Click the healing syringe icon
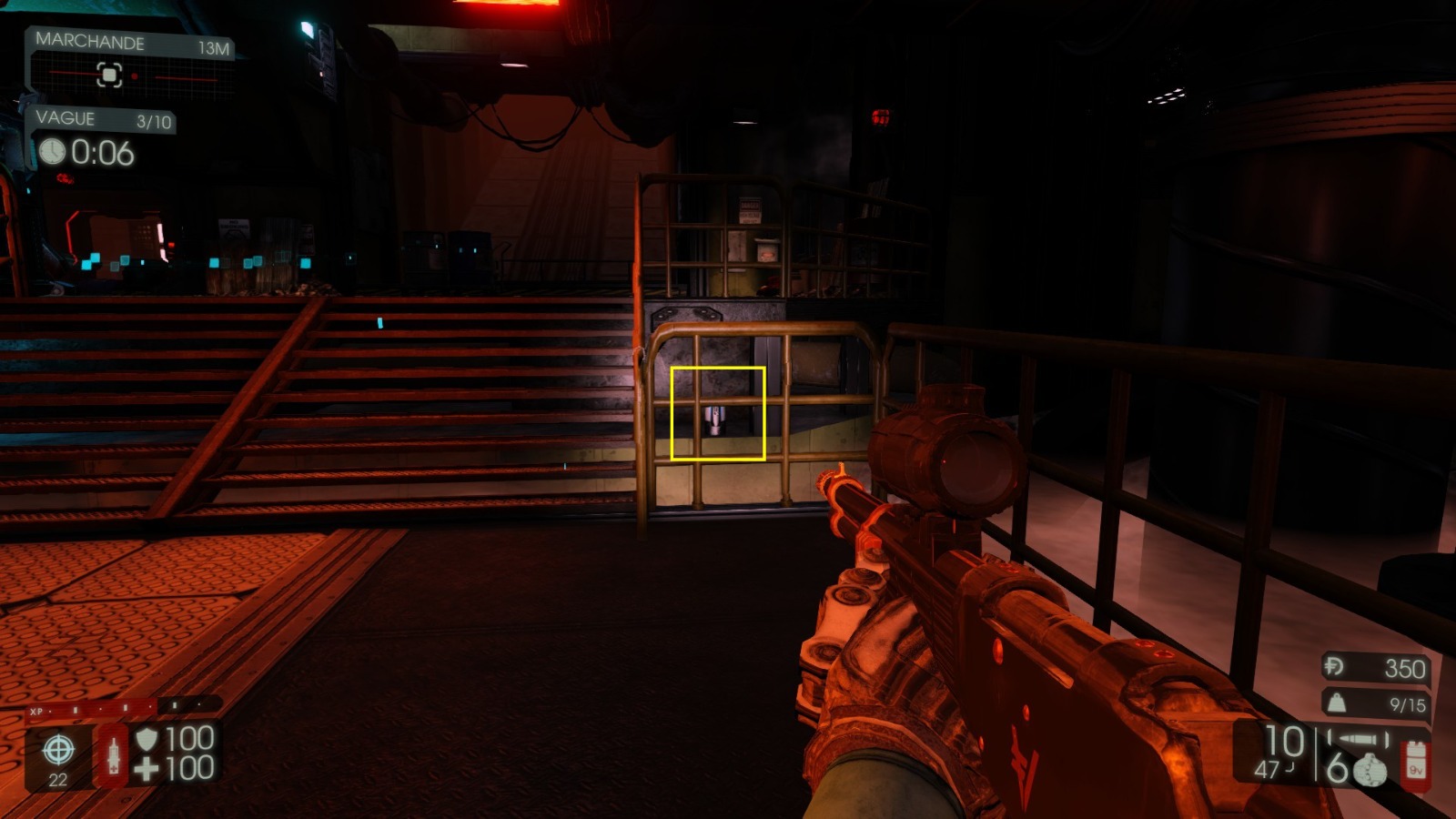 point(114,754)
